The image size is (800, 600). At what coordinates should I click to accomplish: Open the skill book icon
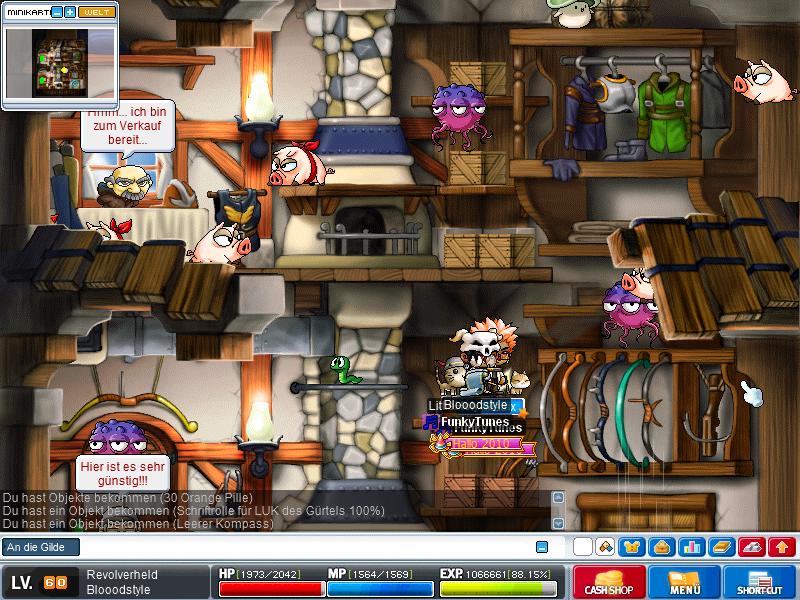[x=721, y=547]
